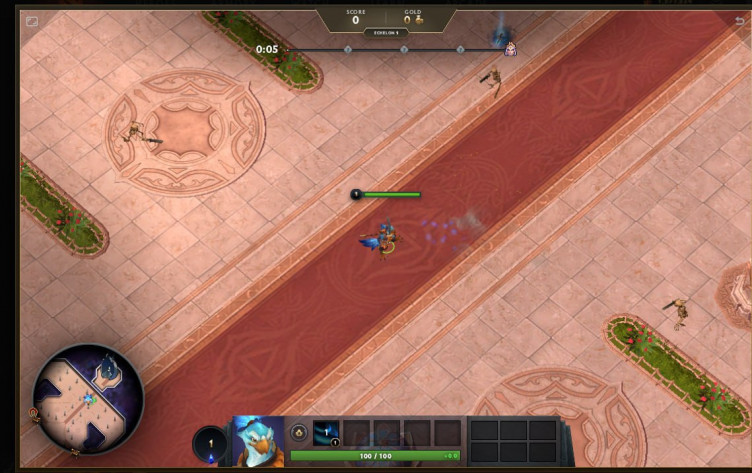Activate the blue ability in the first slot

pos(326,432)
